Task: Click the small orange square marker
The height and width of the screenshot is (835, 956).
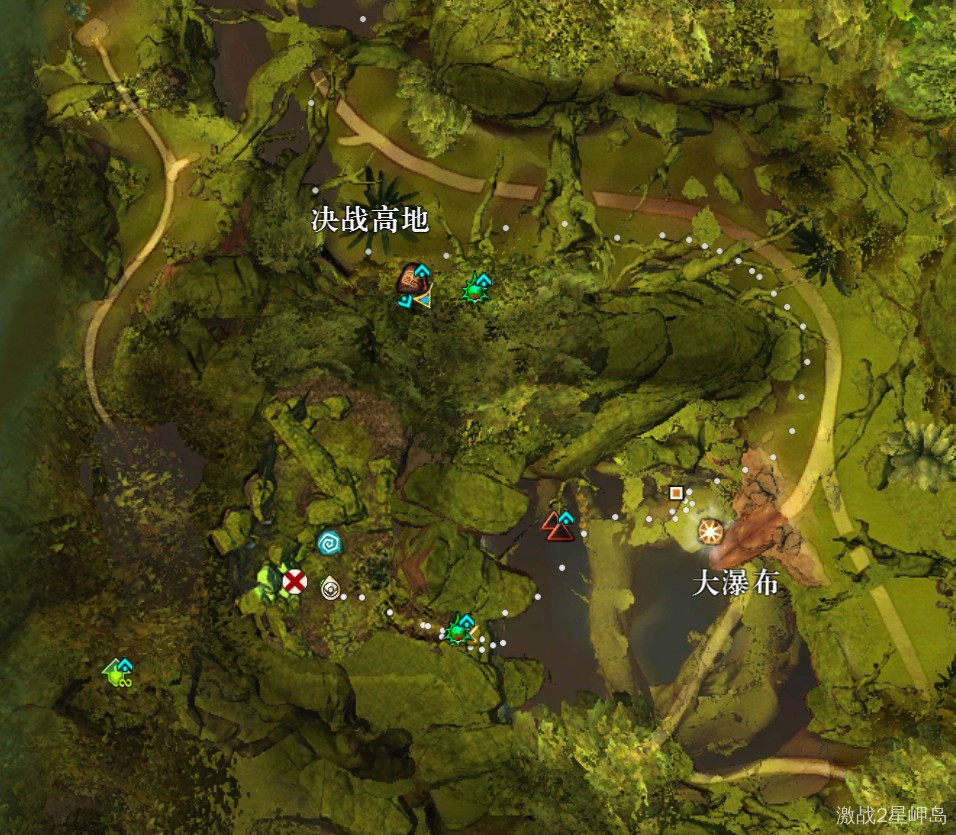Action: (x=677, y=492)
